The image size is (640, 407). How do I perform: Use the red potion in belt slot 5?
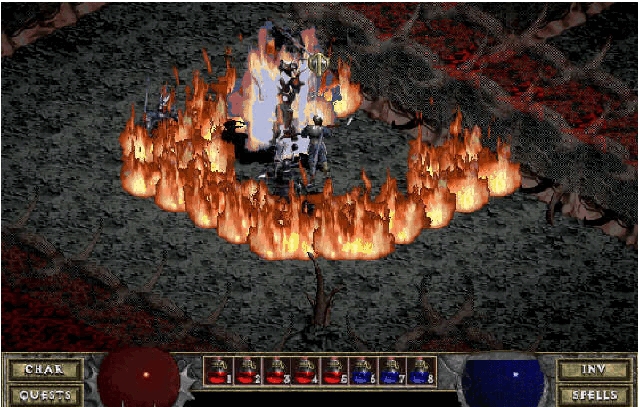point(335,371)
